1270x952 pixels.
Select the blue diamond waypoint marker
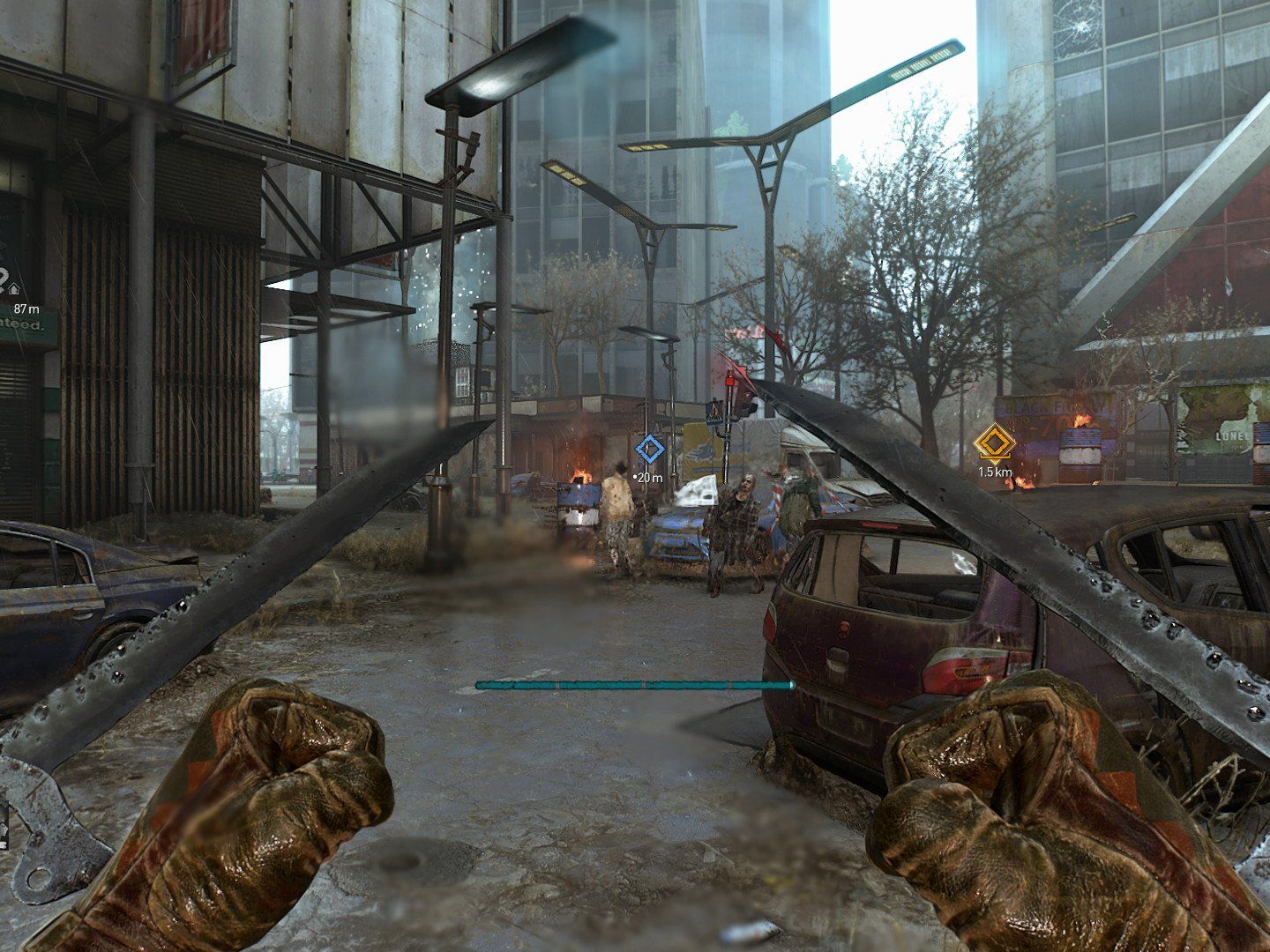[650, 450]
